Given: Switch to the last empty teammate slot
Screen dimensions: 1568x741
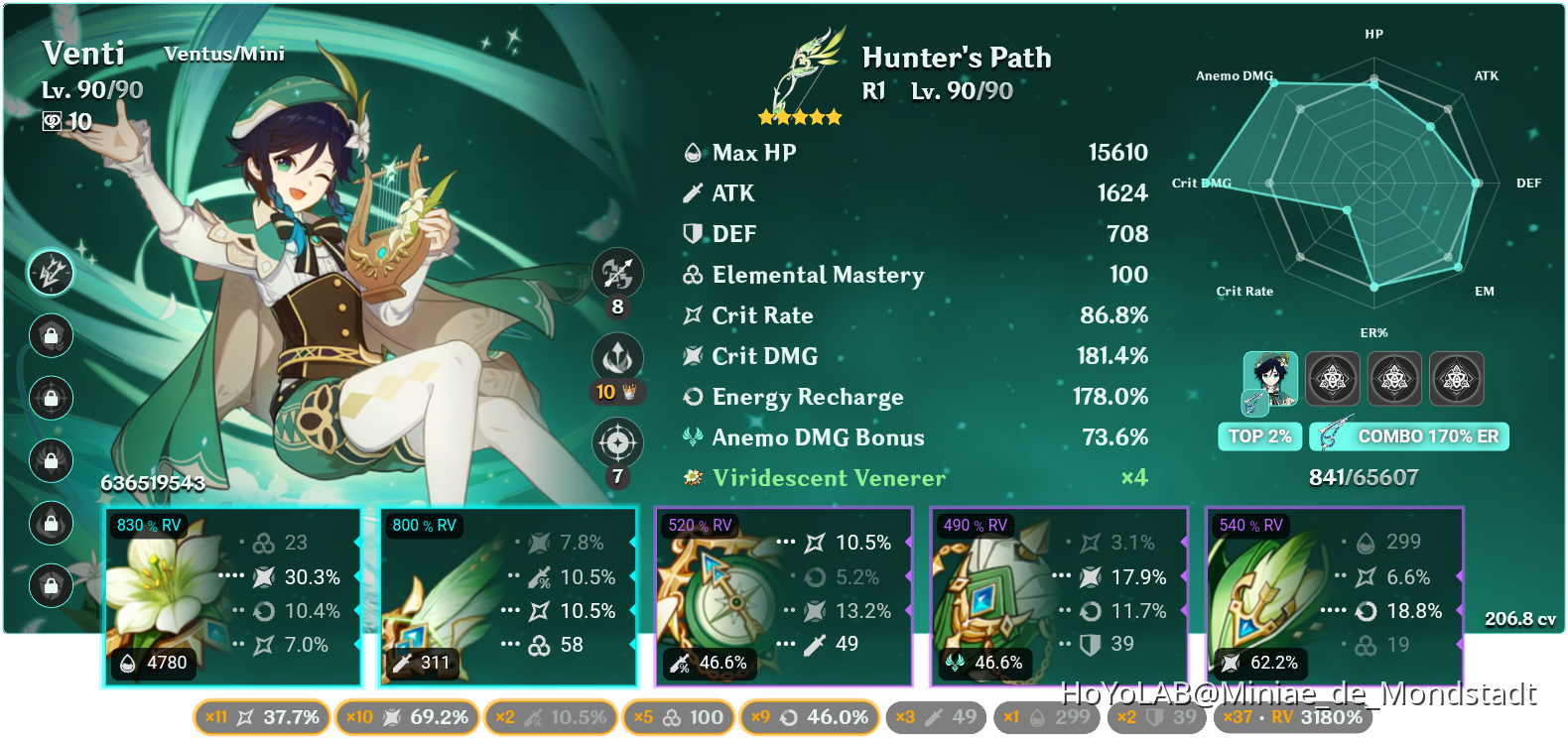Looking at the screenshot, I should 1457,378.
